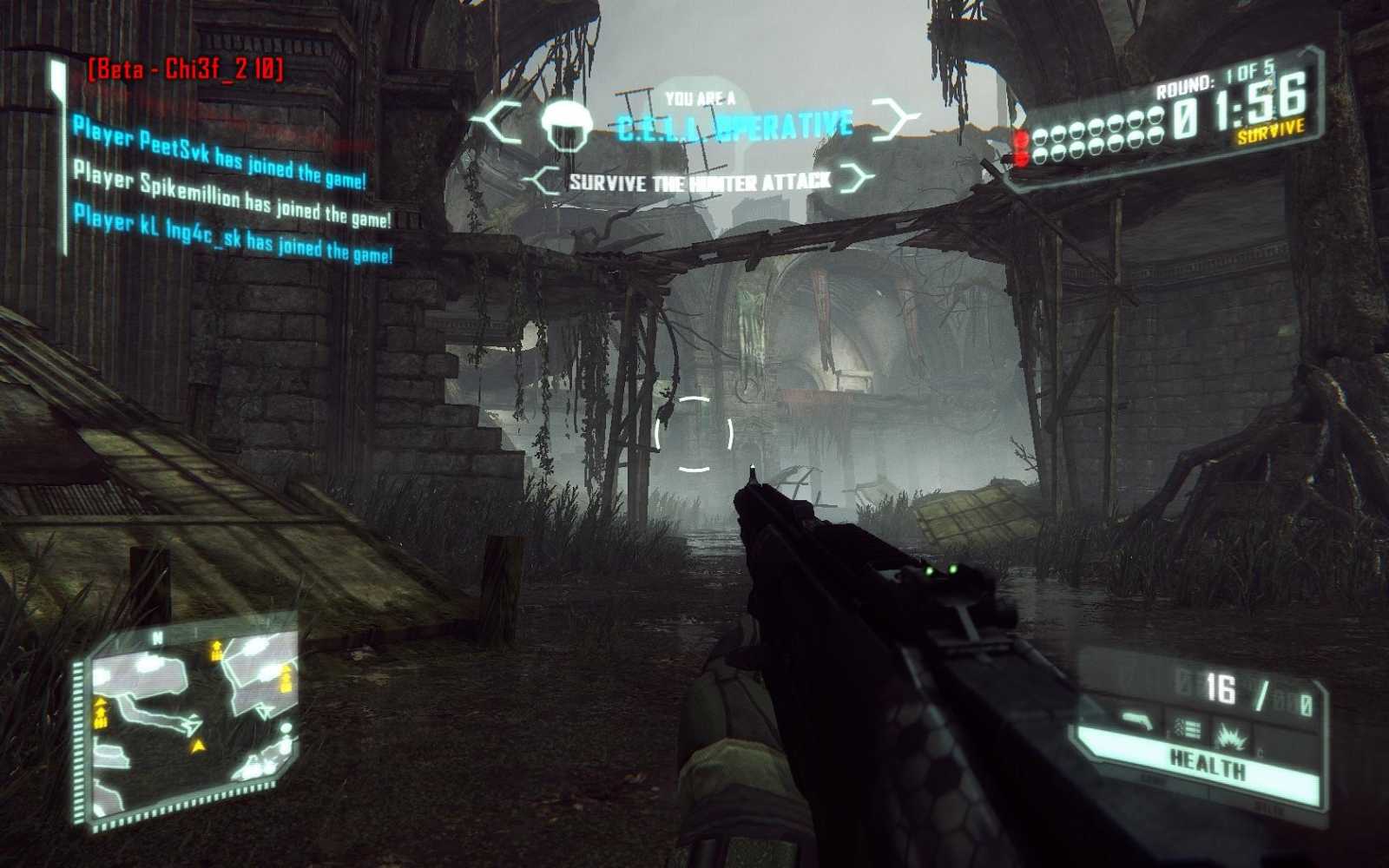This screenshot has height=868, width=1389.
Task: Select the player arrow indicator on the minimap
Action: 199,746
